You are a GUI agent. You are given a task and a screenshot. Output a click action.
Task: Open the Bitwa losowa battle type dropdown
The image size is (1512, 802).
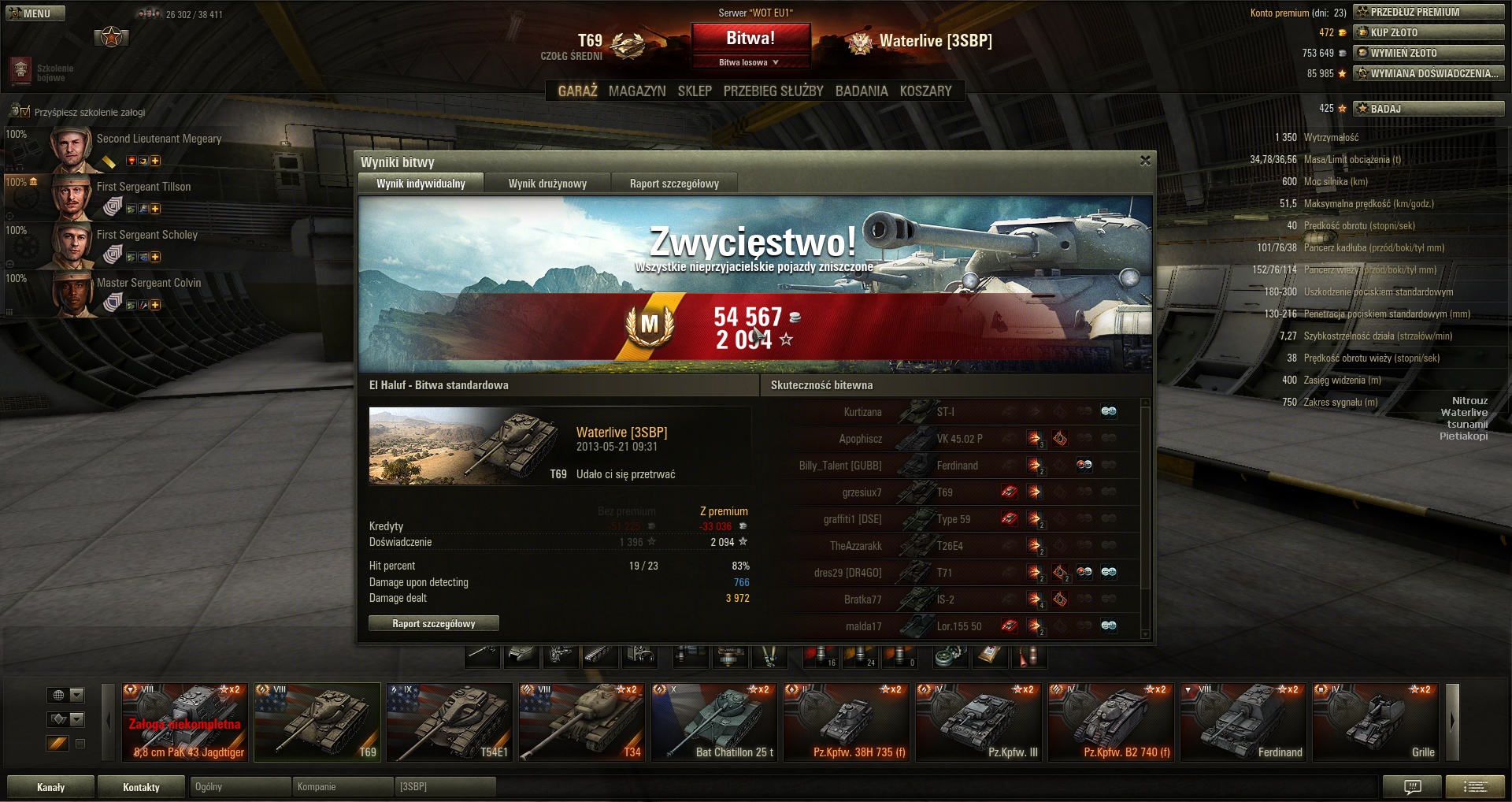pyautogui.click(x=750, y=62)
